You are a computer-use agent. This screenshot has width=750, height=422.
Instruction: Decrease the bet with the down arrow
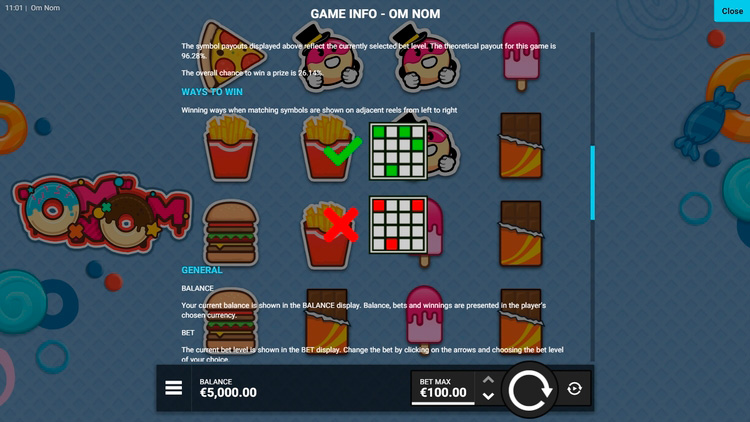(x=488, y=397)
